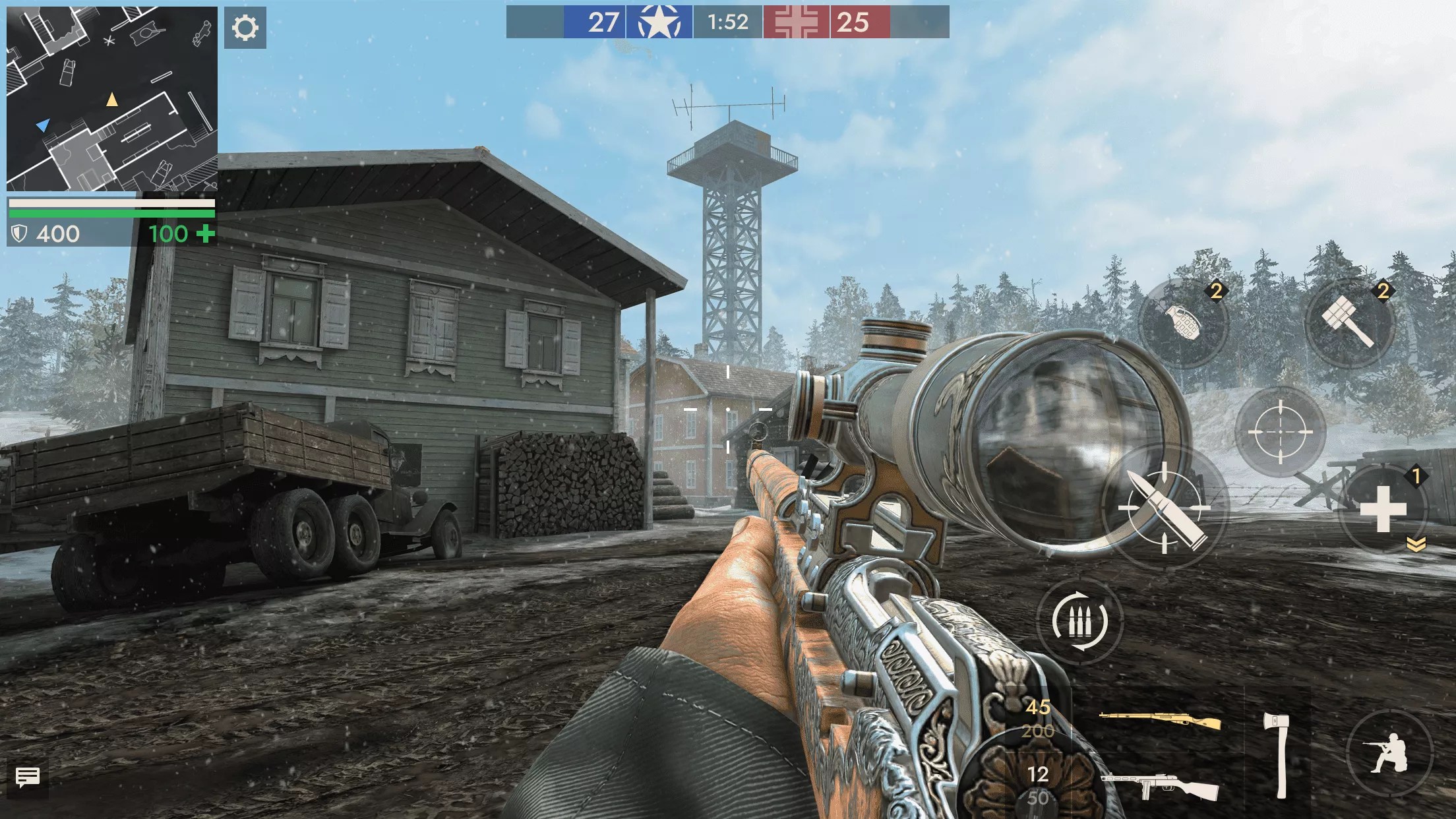Fire the weapon with the bullet button

point(1164,508)
